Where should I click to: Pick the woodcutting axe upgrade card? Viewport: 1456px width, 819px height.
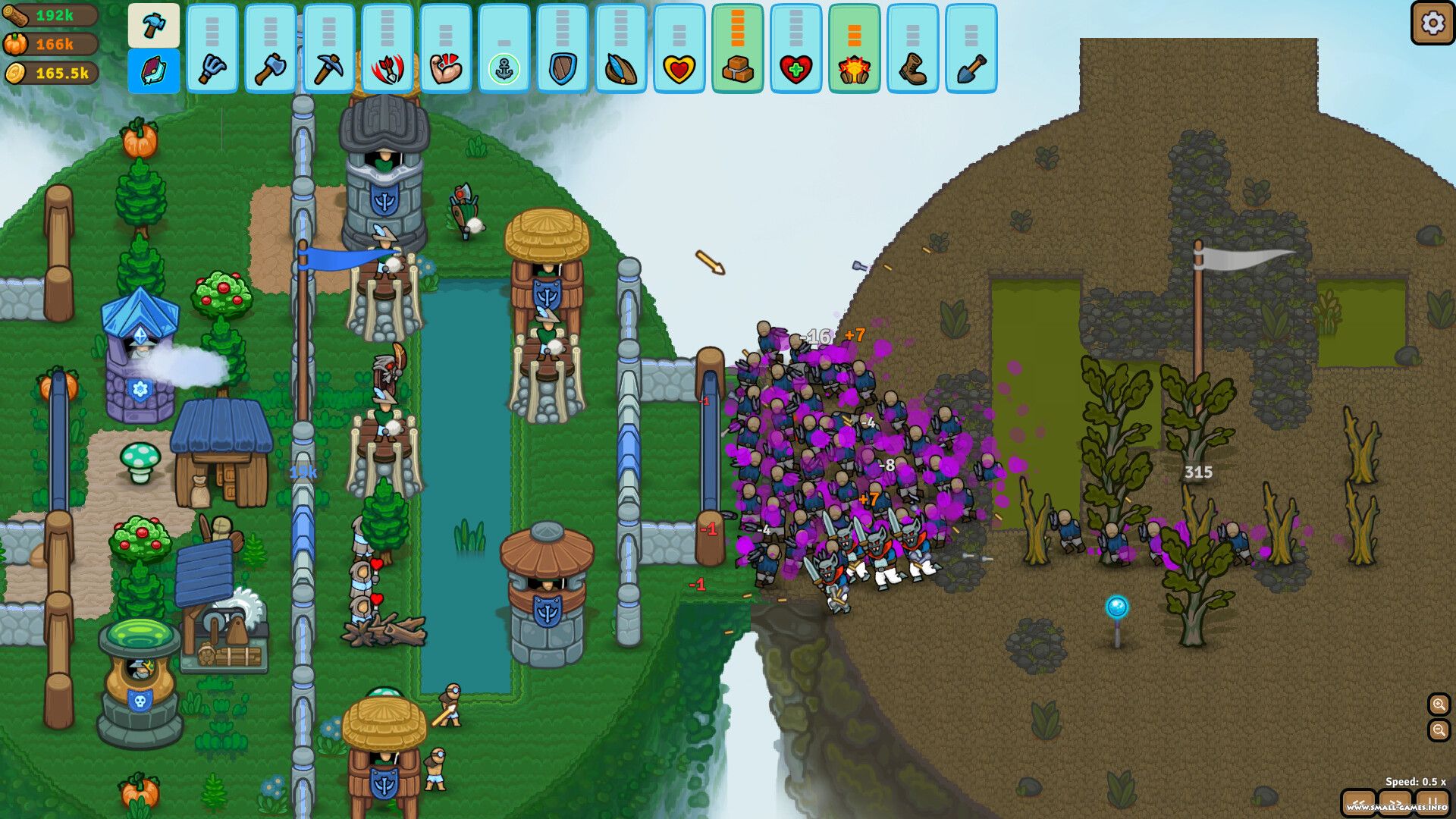tap(271, 49)
